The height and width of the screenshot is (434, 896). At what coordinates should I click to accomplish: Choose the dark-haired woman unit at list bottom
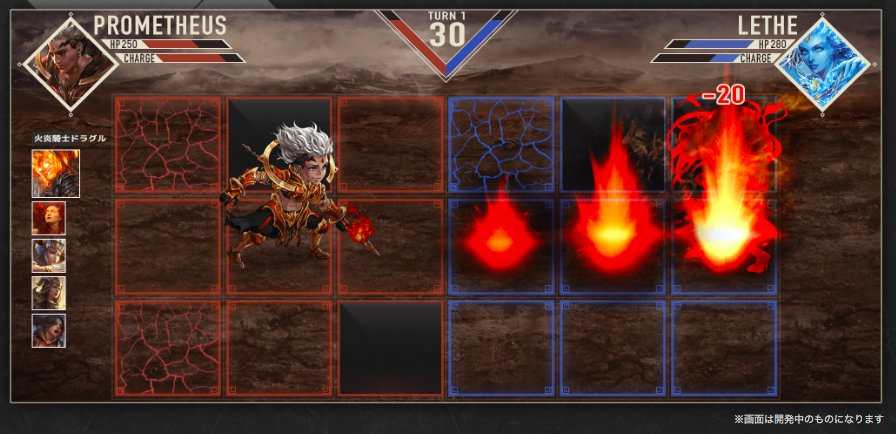pos(49,329)
